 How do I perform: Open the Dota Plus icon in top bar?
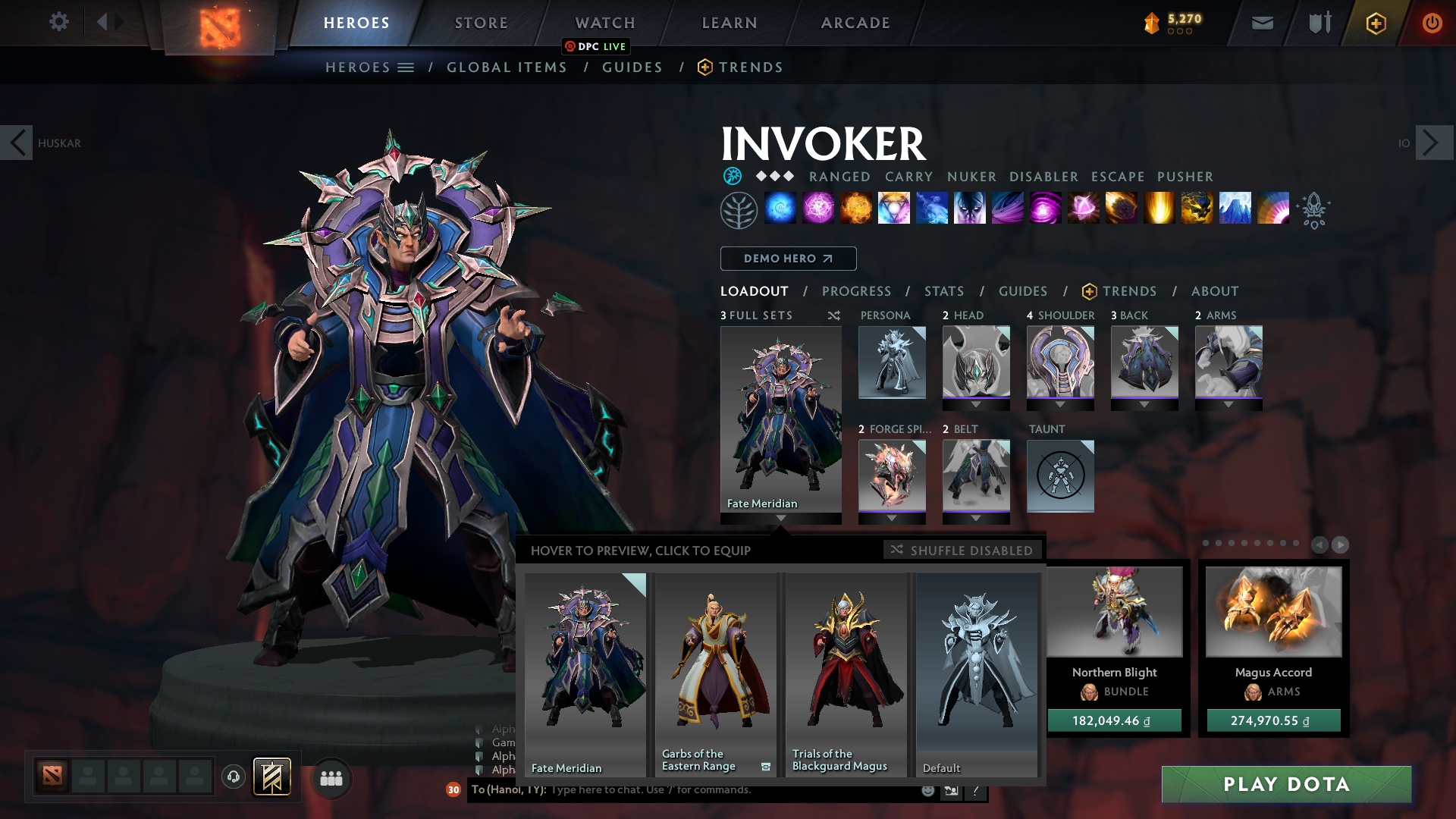[1375, 23]
